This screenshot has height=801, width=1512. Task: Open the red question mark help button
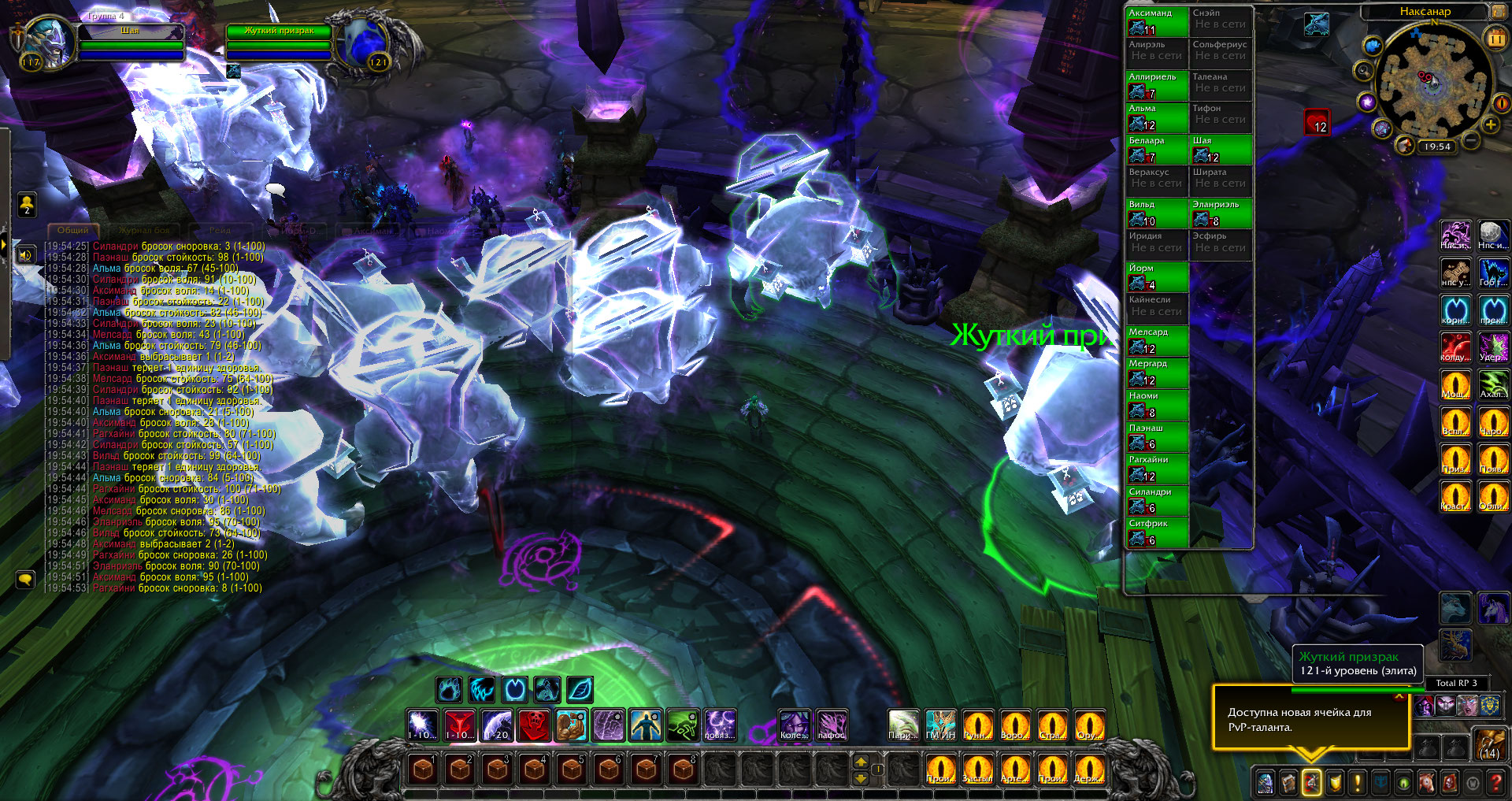click(x=1496, y=782)
